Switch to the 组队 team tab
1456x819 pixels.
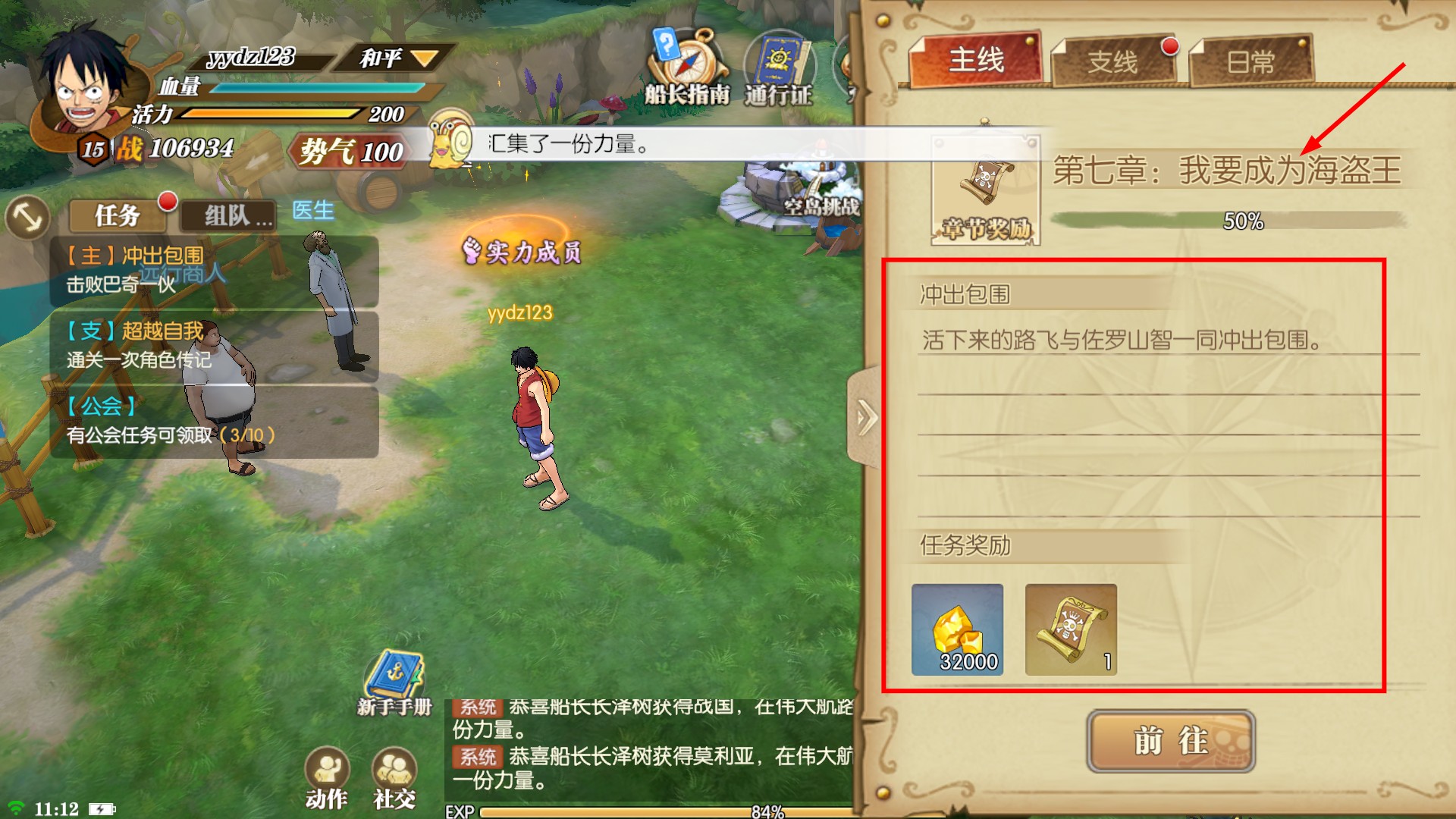(227, 216)
